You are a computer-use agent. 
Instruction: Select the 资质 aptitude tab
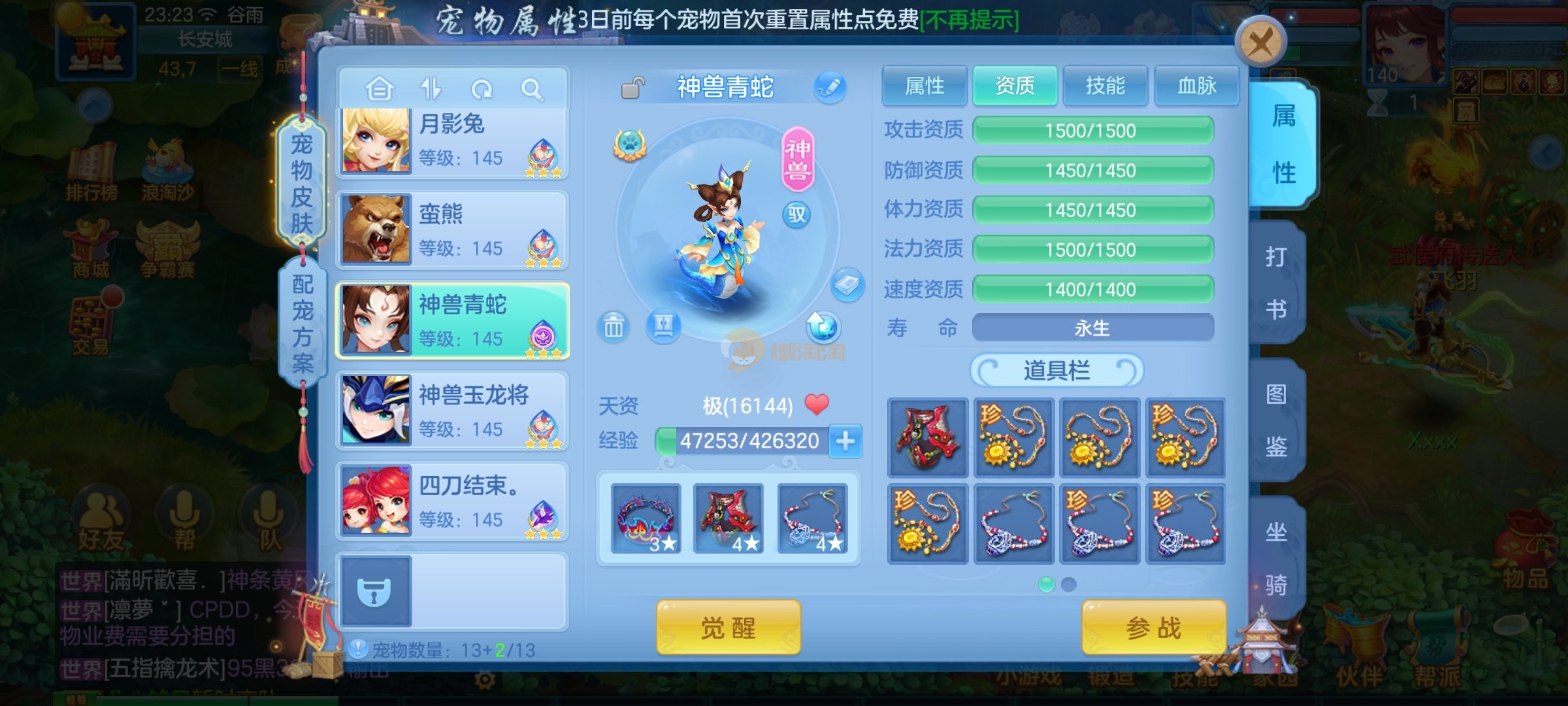click(1015, 86)
